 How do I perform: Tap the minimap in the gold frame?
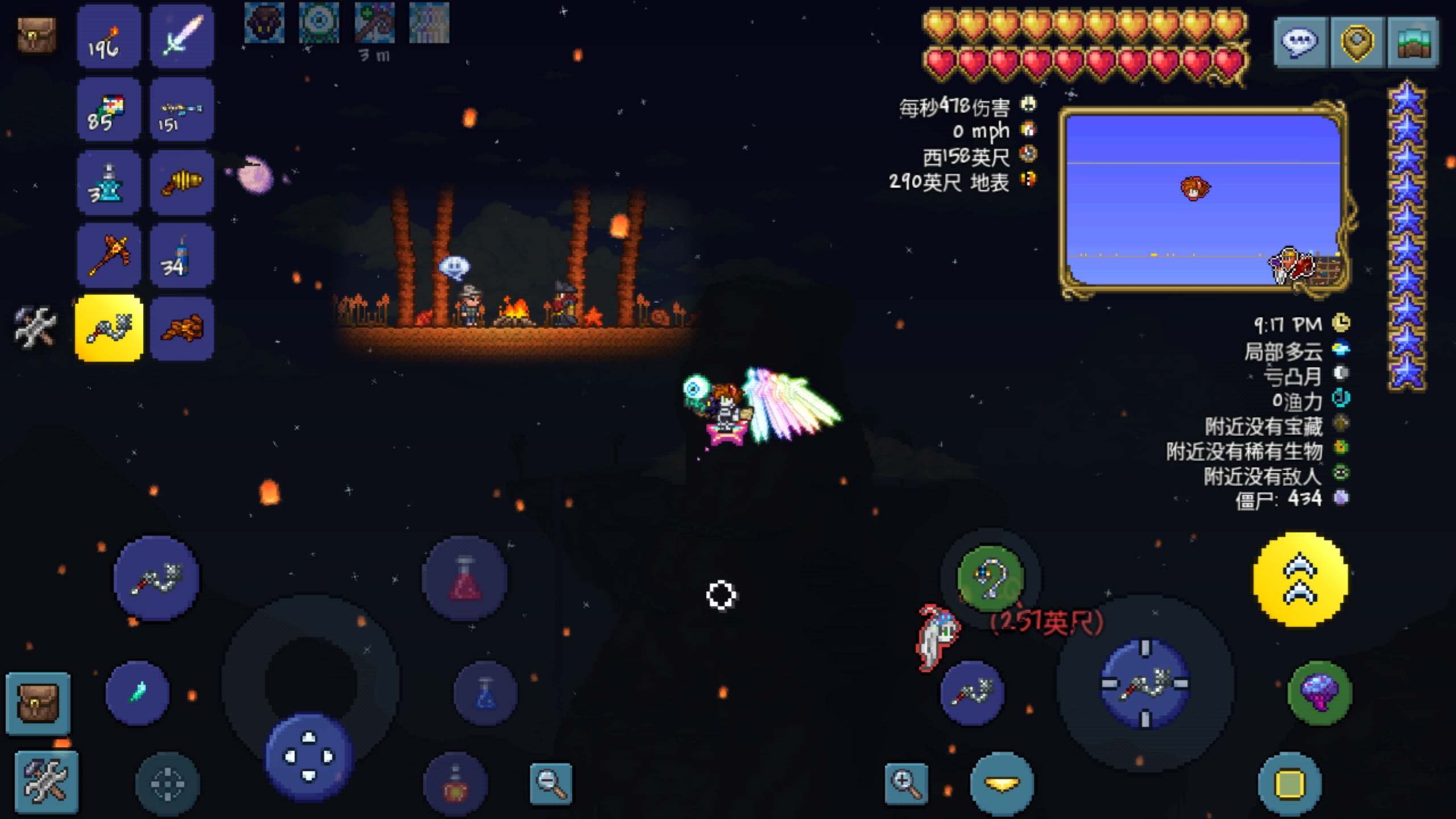tap(1203, 200)
